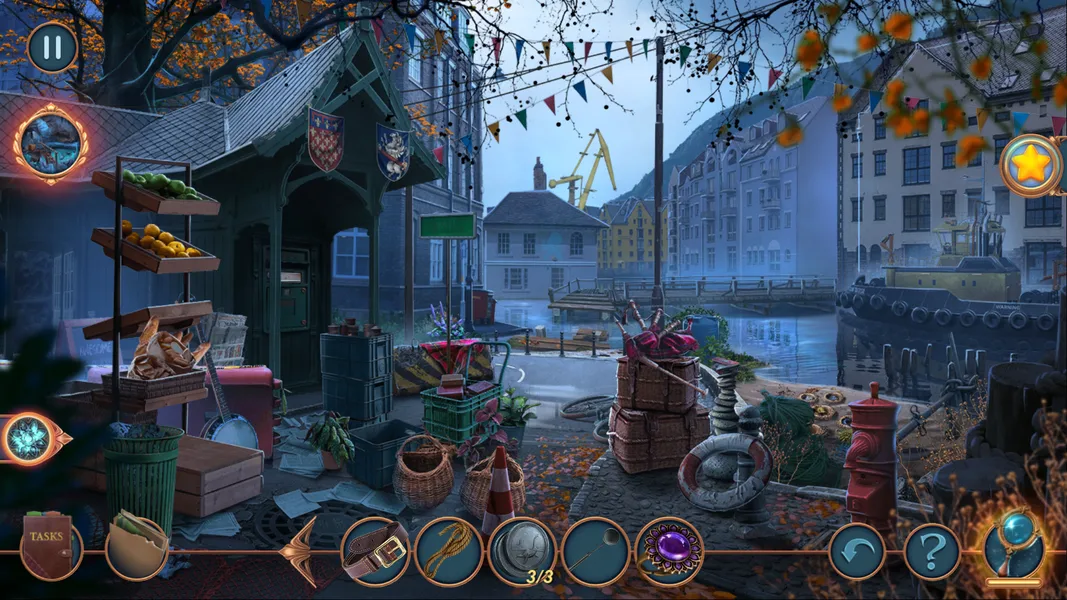Choose the long pin inventory item
The height and width of the screenshot is (600, 1067).
596,551
